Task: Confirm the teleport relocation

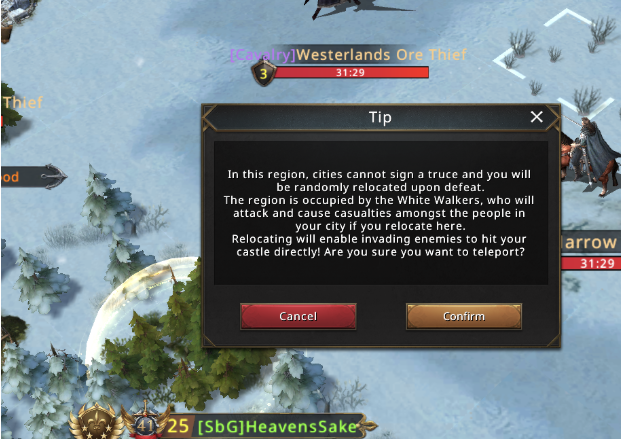Action: coord(463,316)
